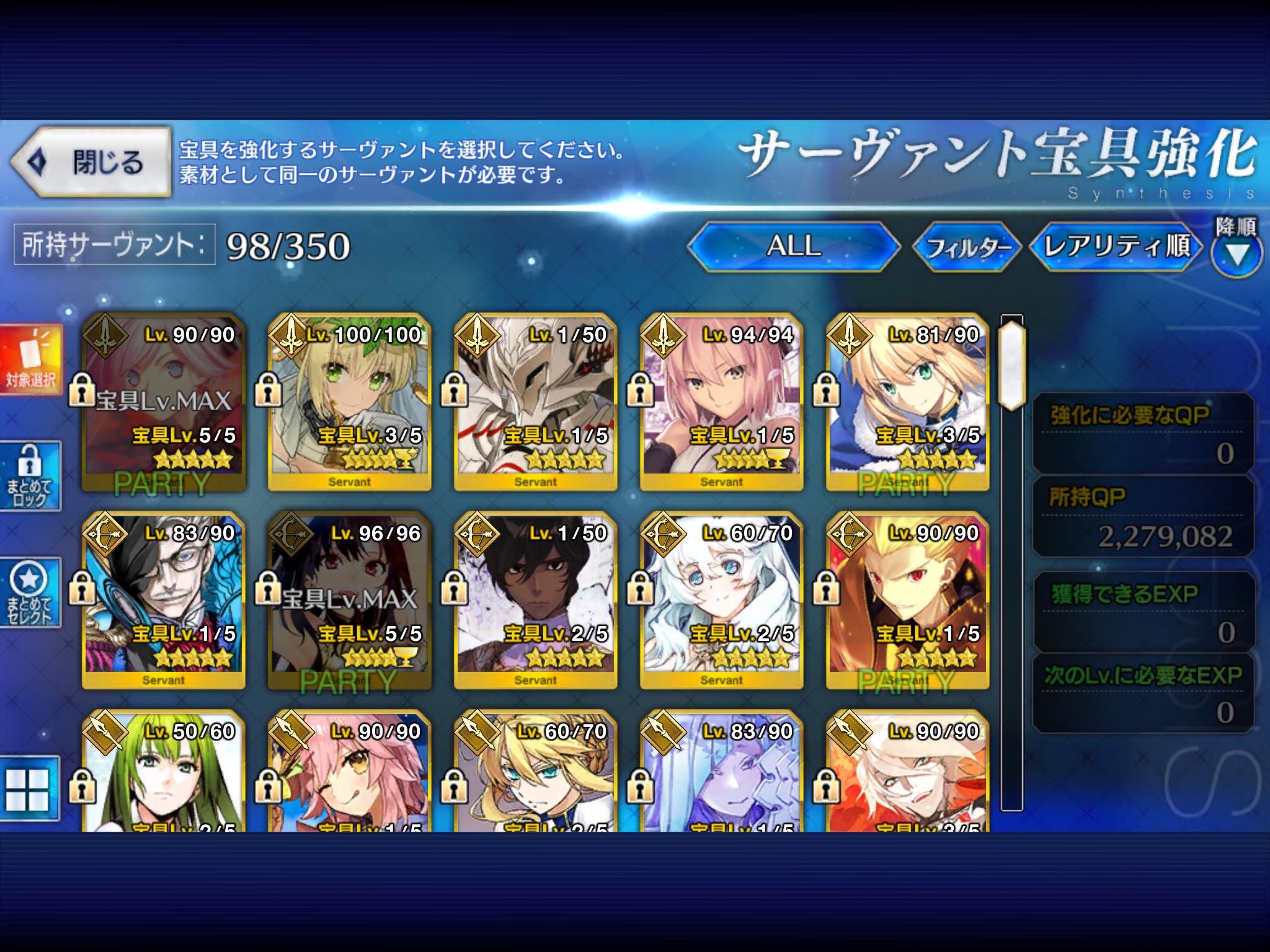Select the white armored Lv. 1/50 Saber card

[x=535, y=402]
